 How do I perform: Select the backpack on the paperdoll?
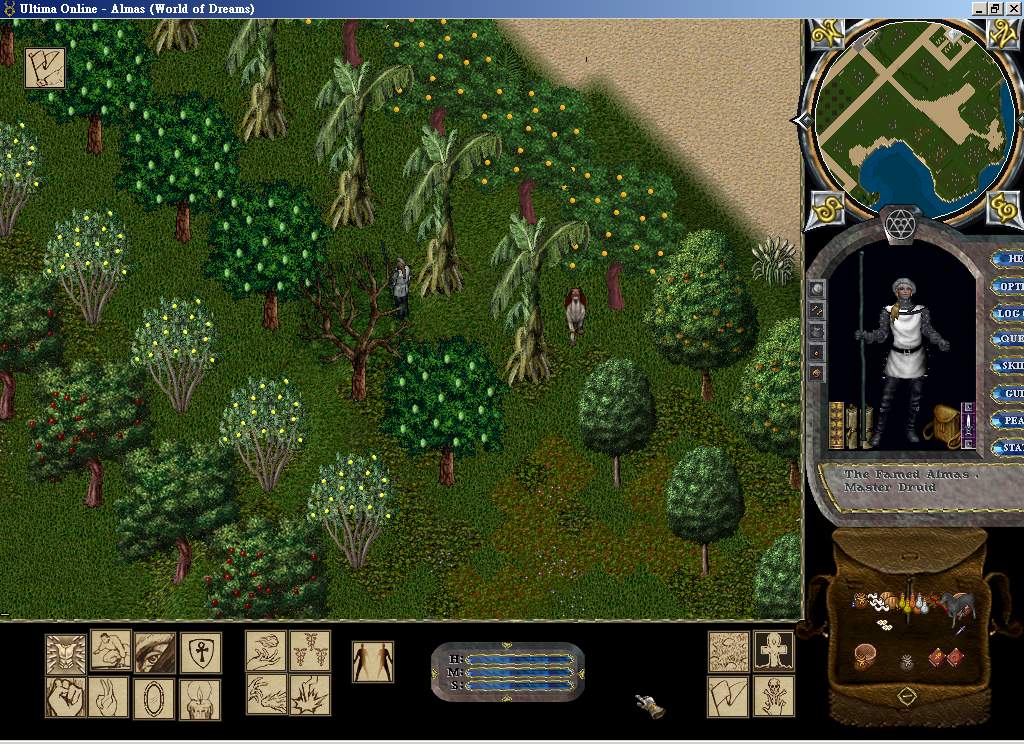942,427
